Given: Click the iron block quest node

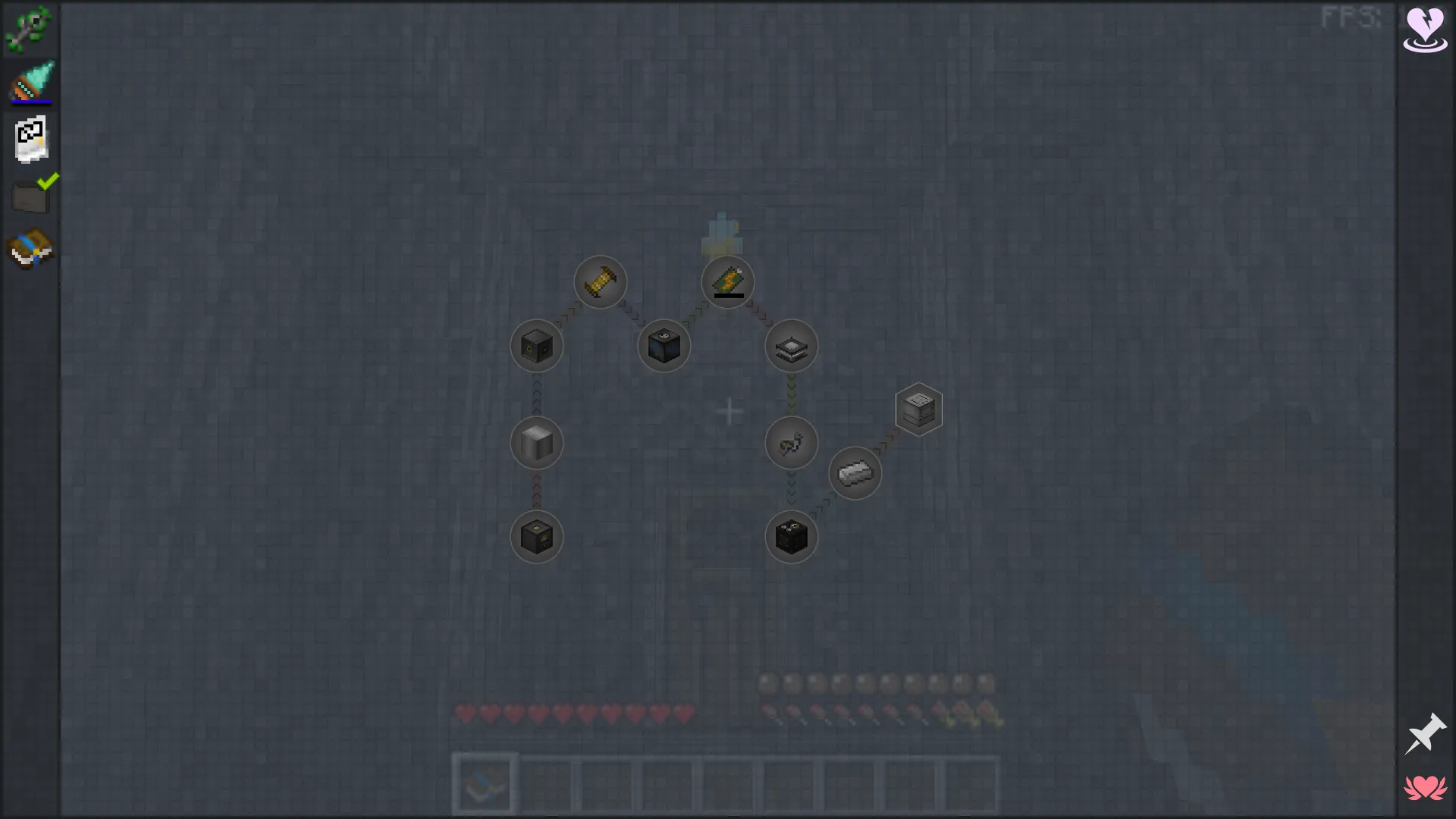Looking at the screenshot, I should coord(537,444).
